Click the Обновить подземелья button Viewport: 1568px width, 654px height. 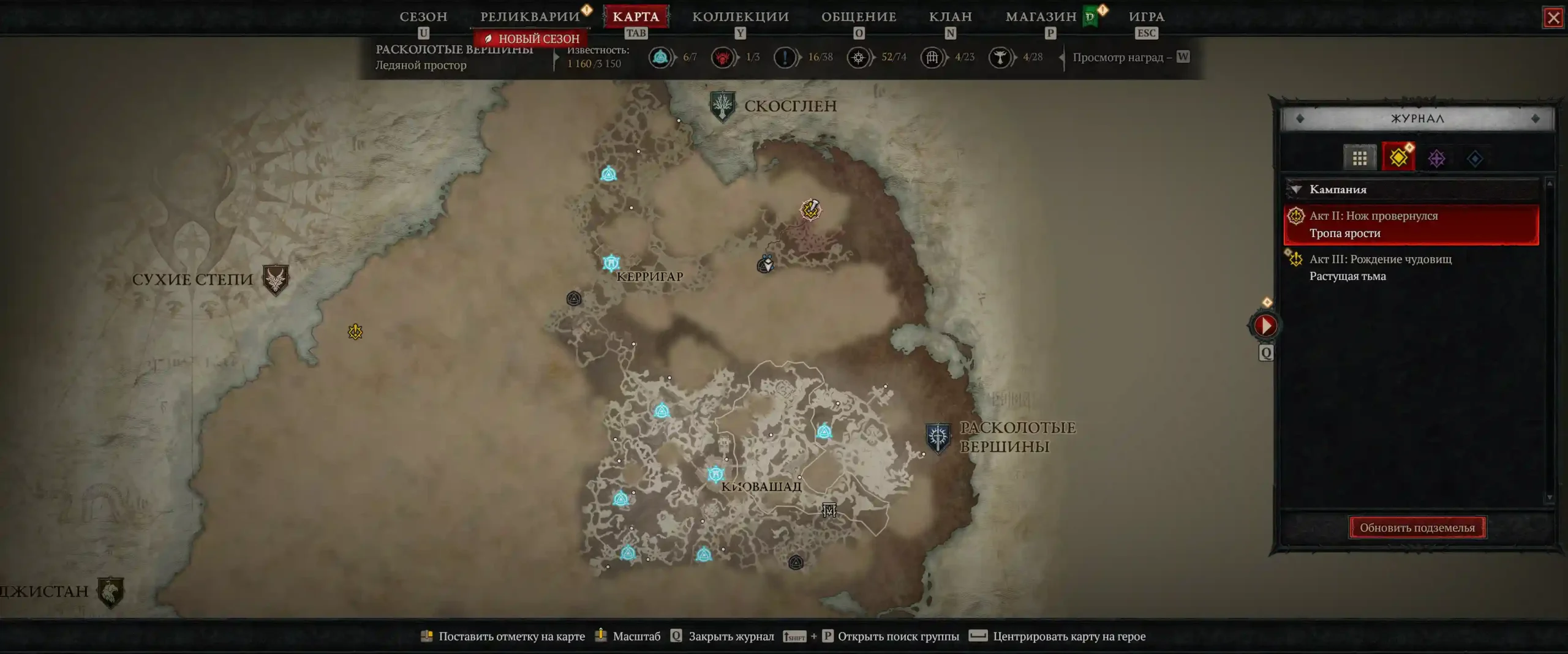(x=1417, y=527)
